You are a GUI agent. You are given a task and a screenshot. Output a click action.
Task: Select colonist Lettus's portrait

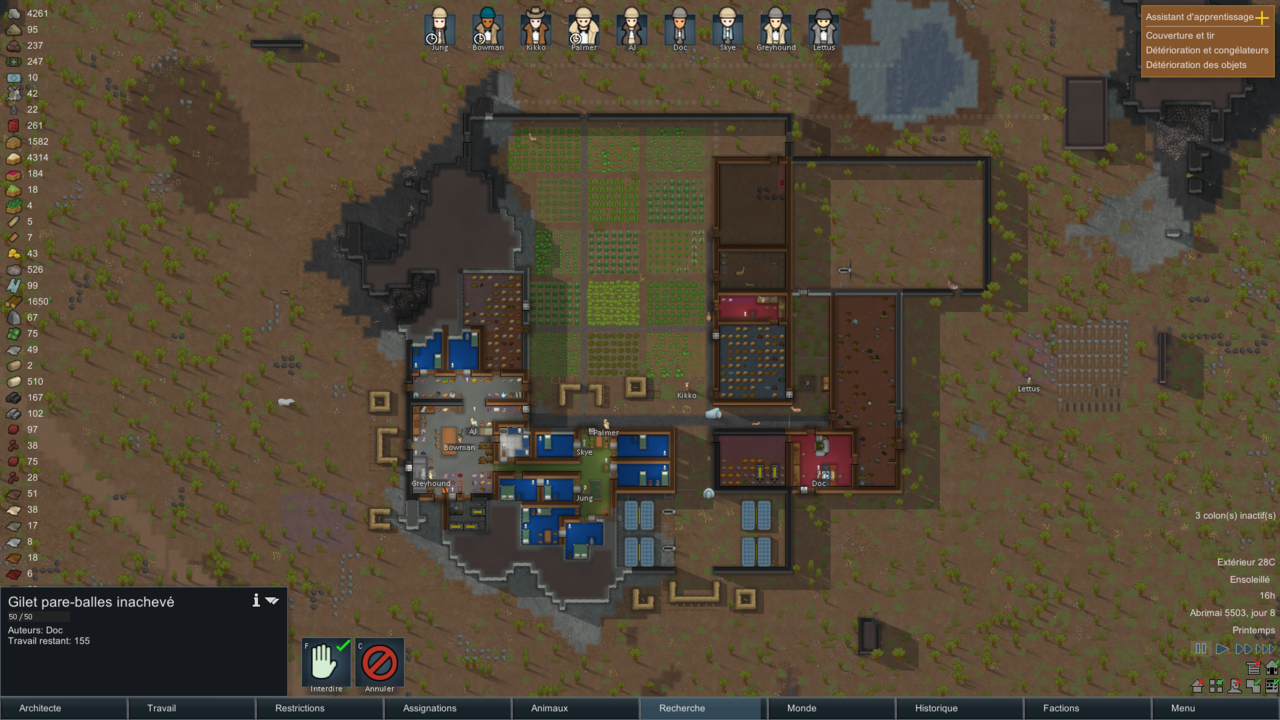(823, 26)
